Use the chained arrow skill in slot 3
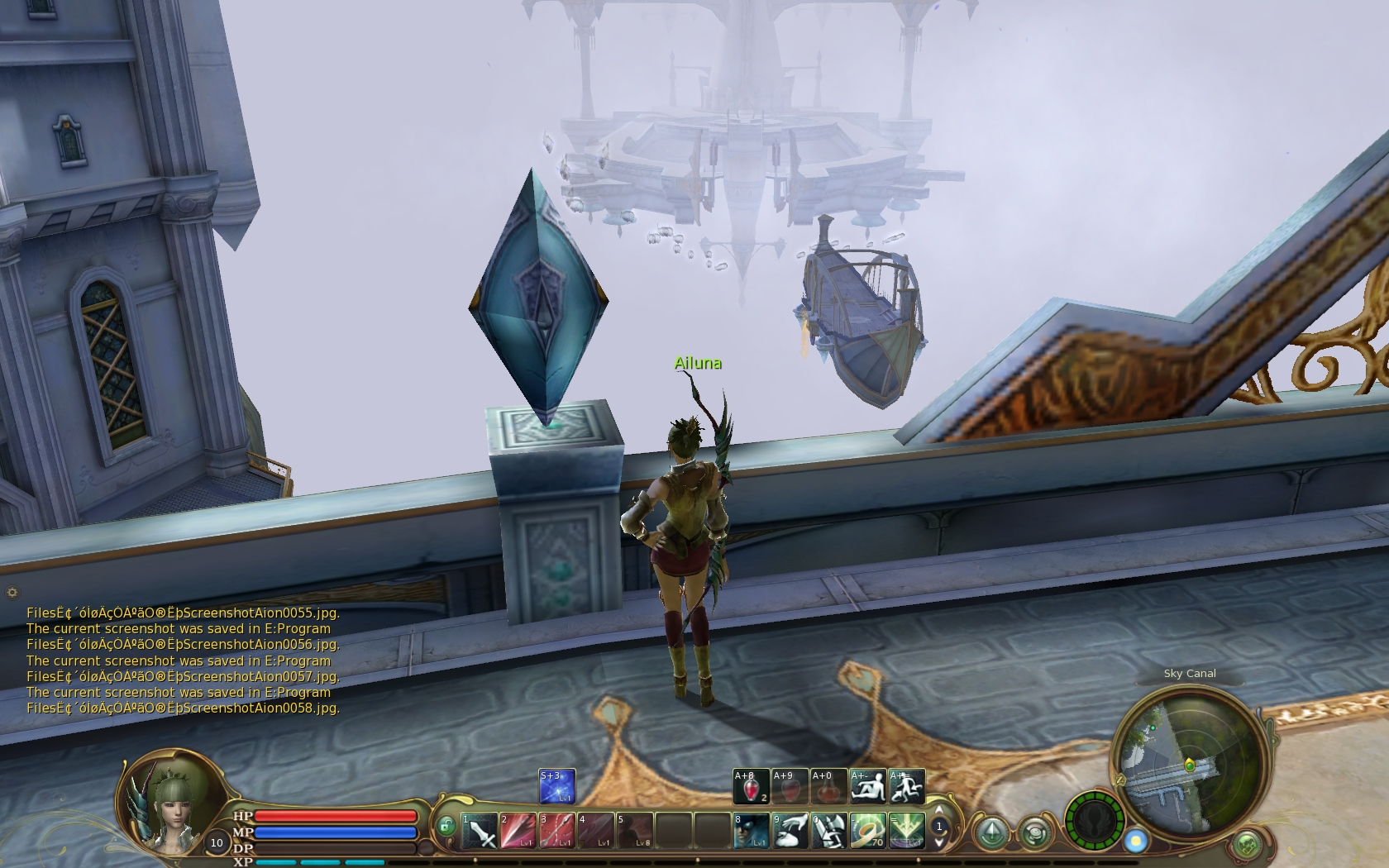This screenshot has height=868, width=1389. [x=556, y=831]
